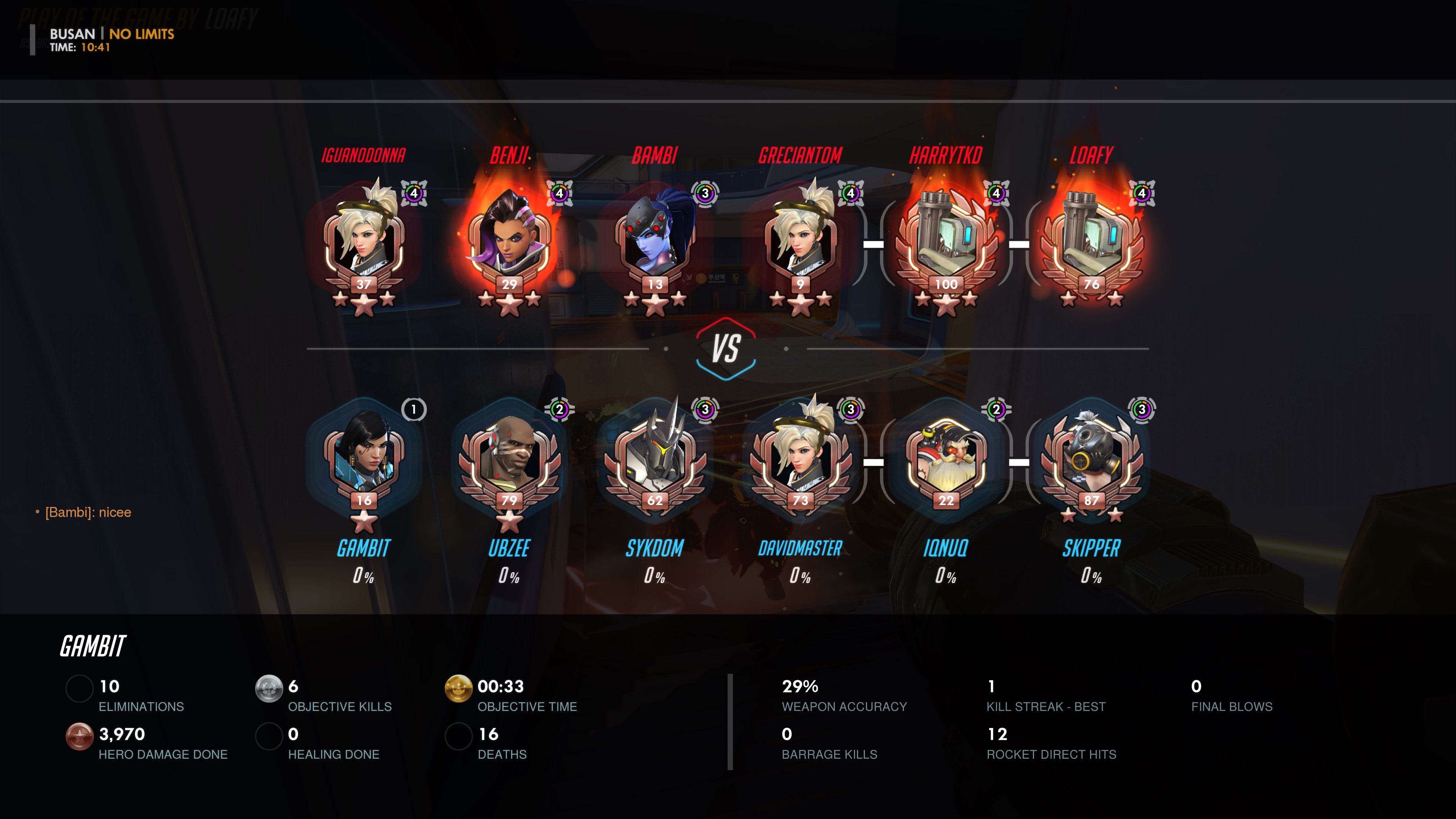Select Iguanodonna's Mercy portrait
Image resolution: width=1456 pixels, height=819 pixels.
364,237
